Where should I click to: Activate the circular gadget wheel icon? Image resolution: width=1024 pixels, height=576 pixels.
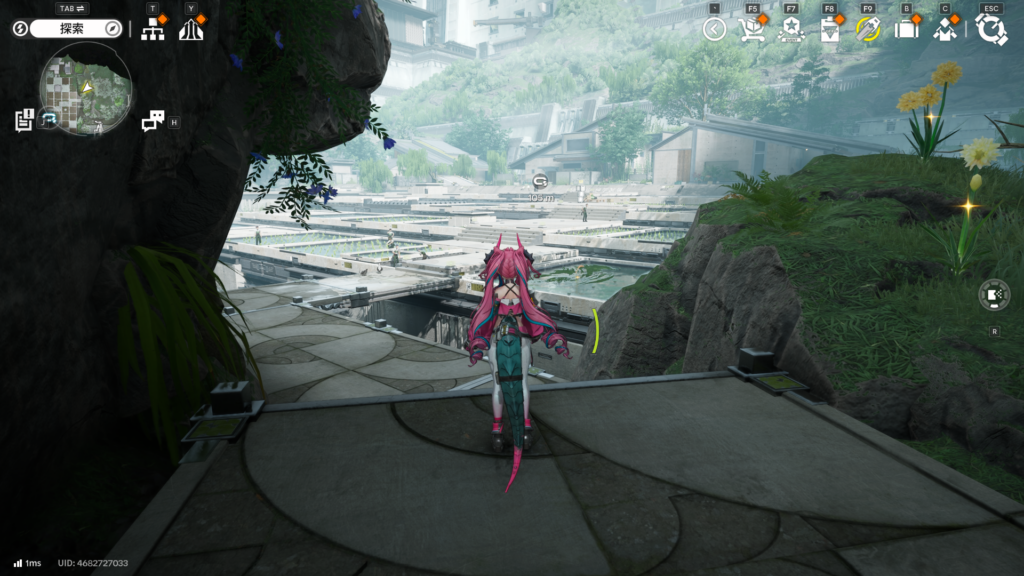[x=993, y=295]
